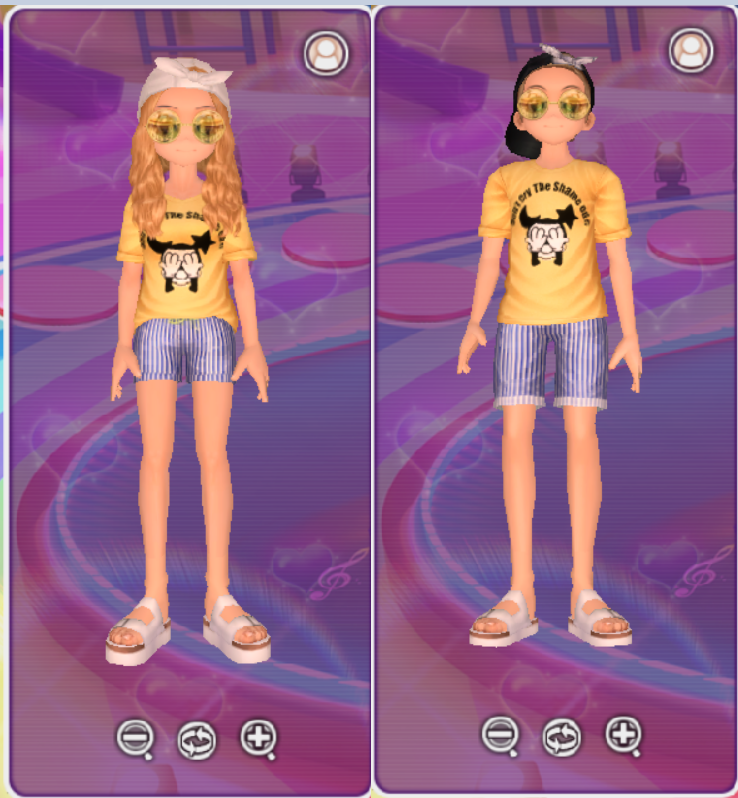Image resolution: width=738 pixels, height=798 pixels.
Task: Zoom in on the blonde-haired avatar preview
Action: 258,738
